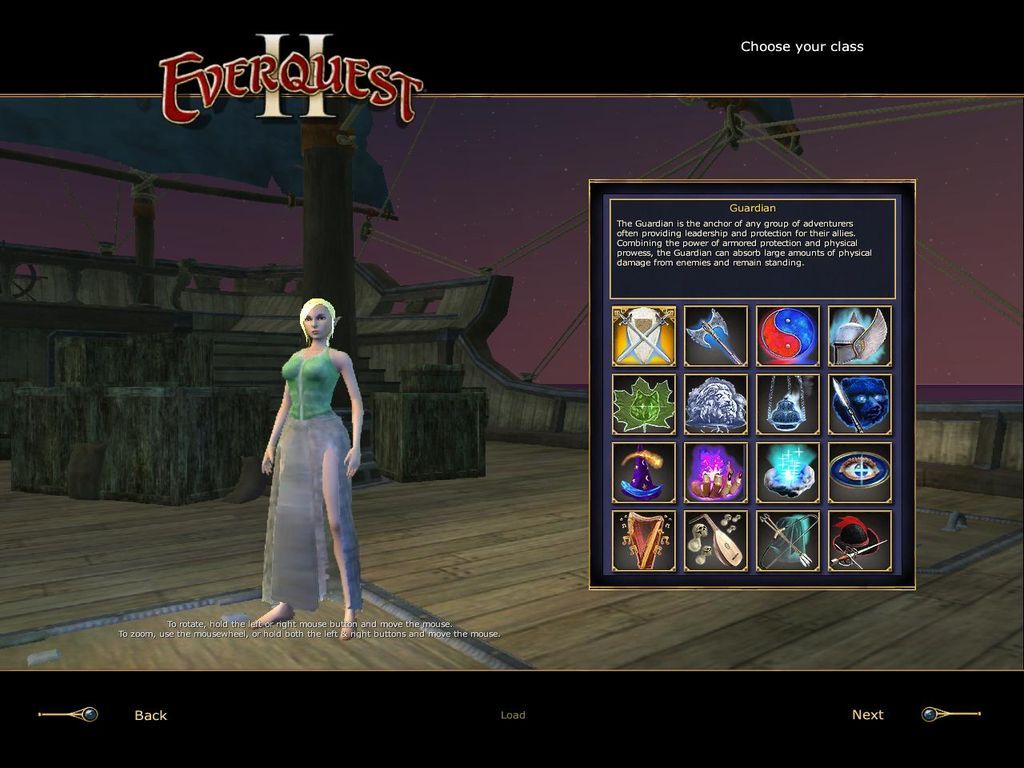The height and width of the screenshot is (768, 1024).
Task: Go to the Next step
Action: pos(867,715)
